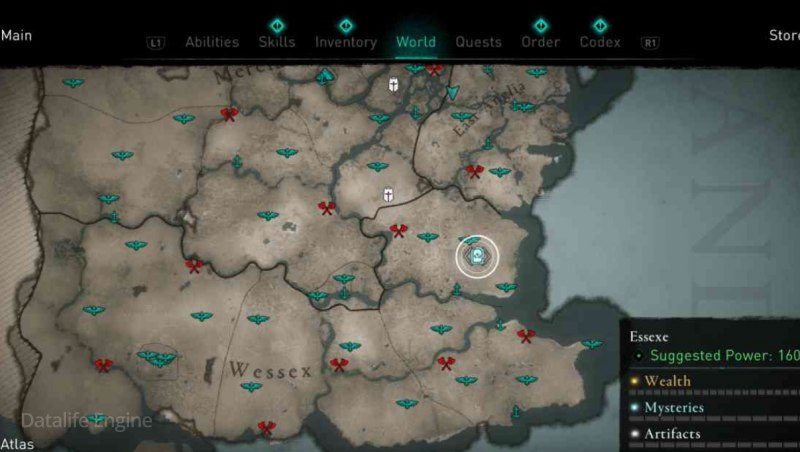Choose the Mysteries legend entry
Screen dimensions: 800x452
(x=673, y=408)
